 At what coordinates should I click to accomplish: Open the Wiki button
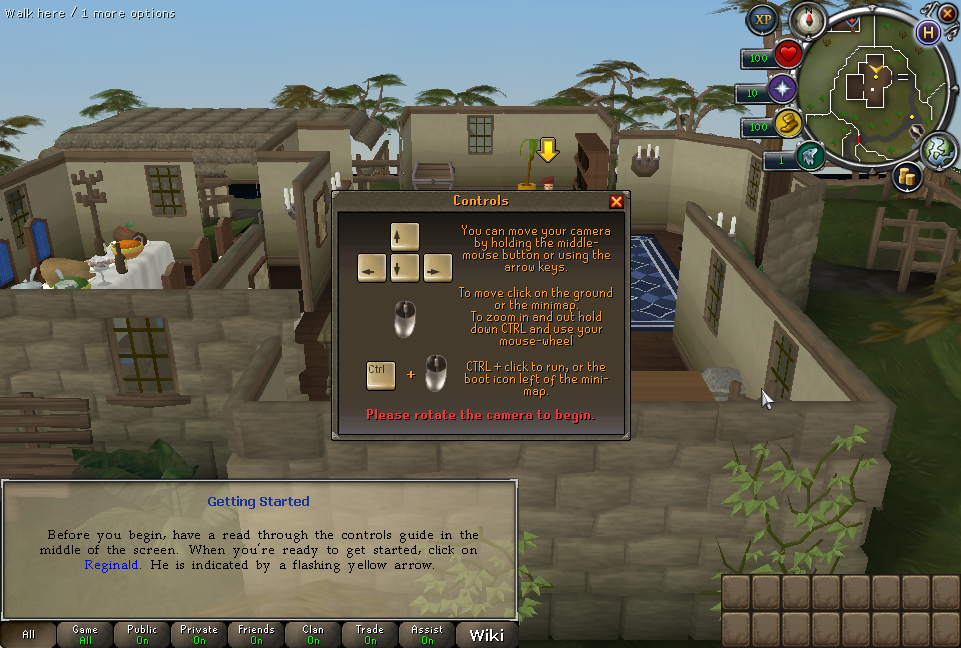point(486,635)
